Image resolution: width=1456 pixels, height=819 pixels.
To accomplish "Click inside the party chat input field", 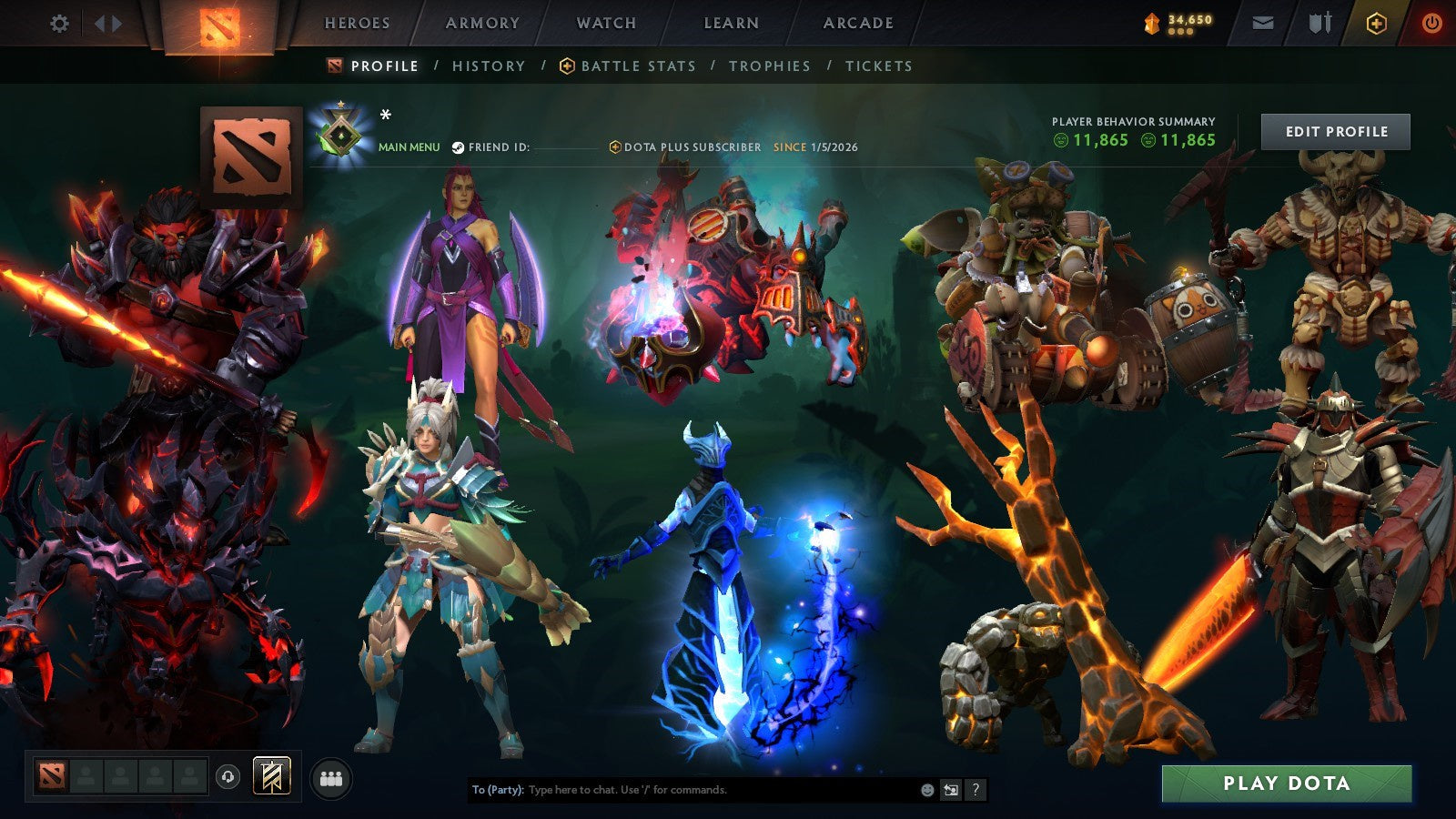I will pos(682,791).
